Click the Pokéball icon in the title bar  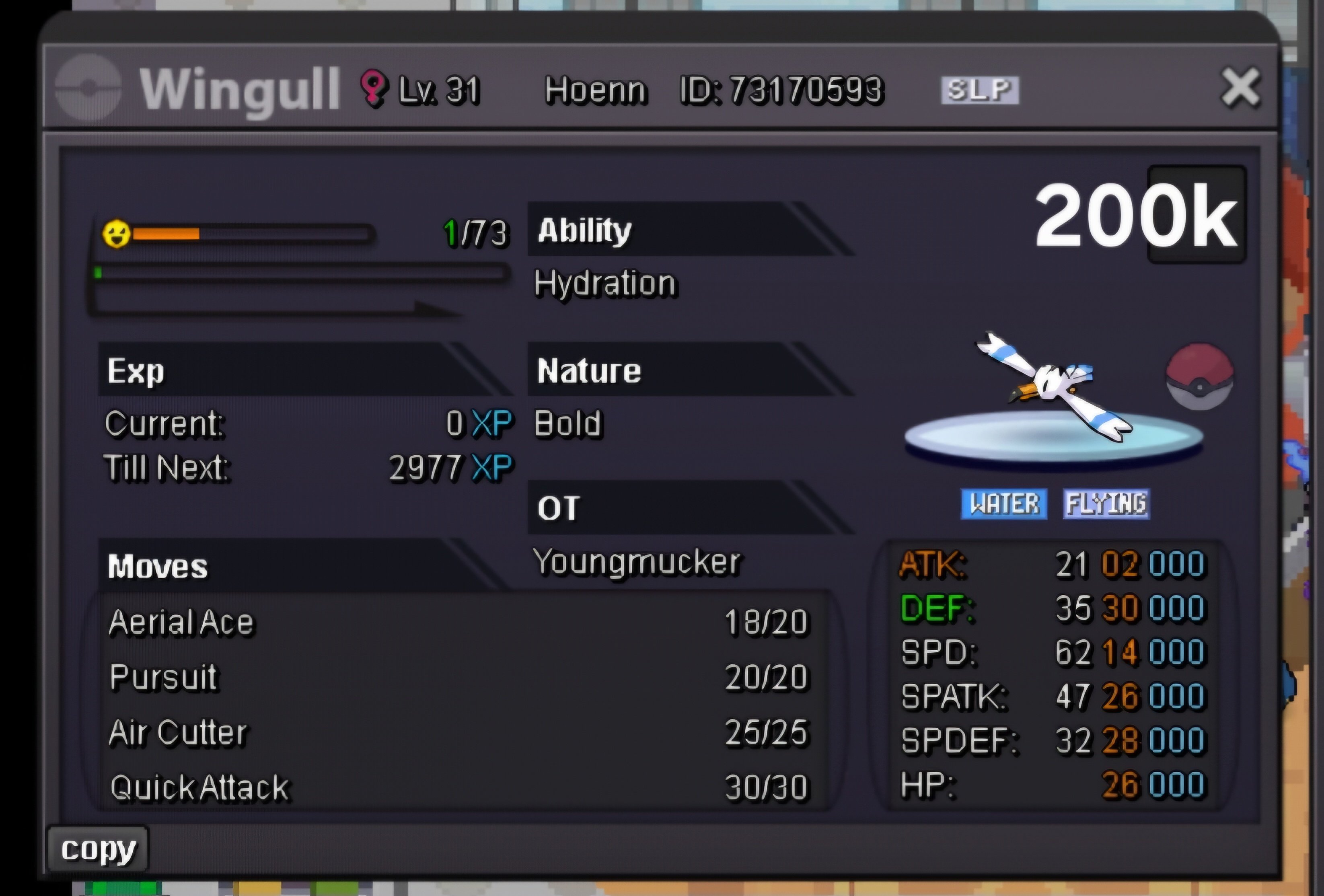[88, 86]
